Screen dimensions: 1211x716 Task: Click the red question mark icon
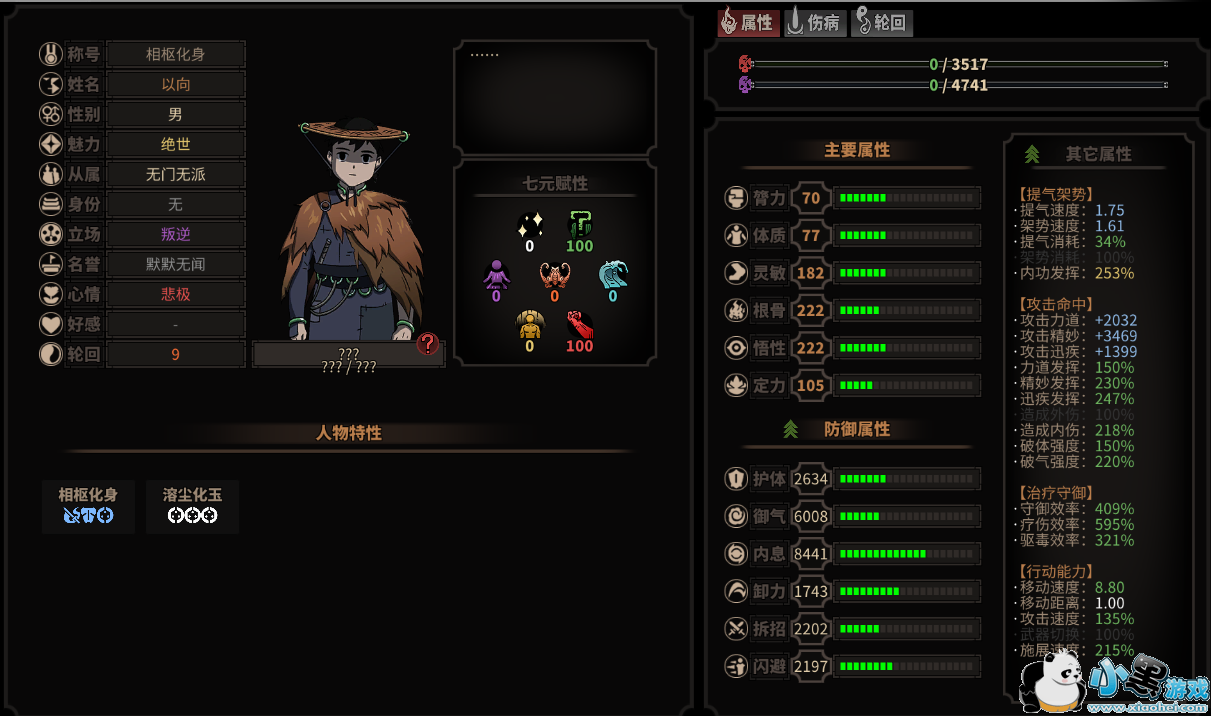[428, 344]
